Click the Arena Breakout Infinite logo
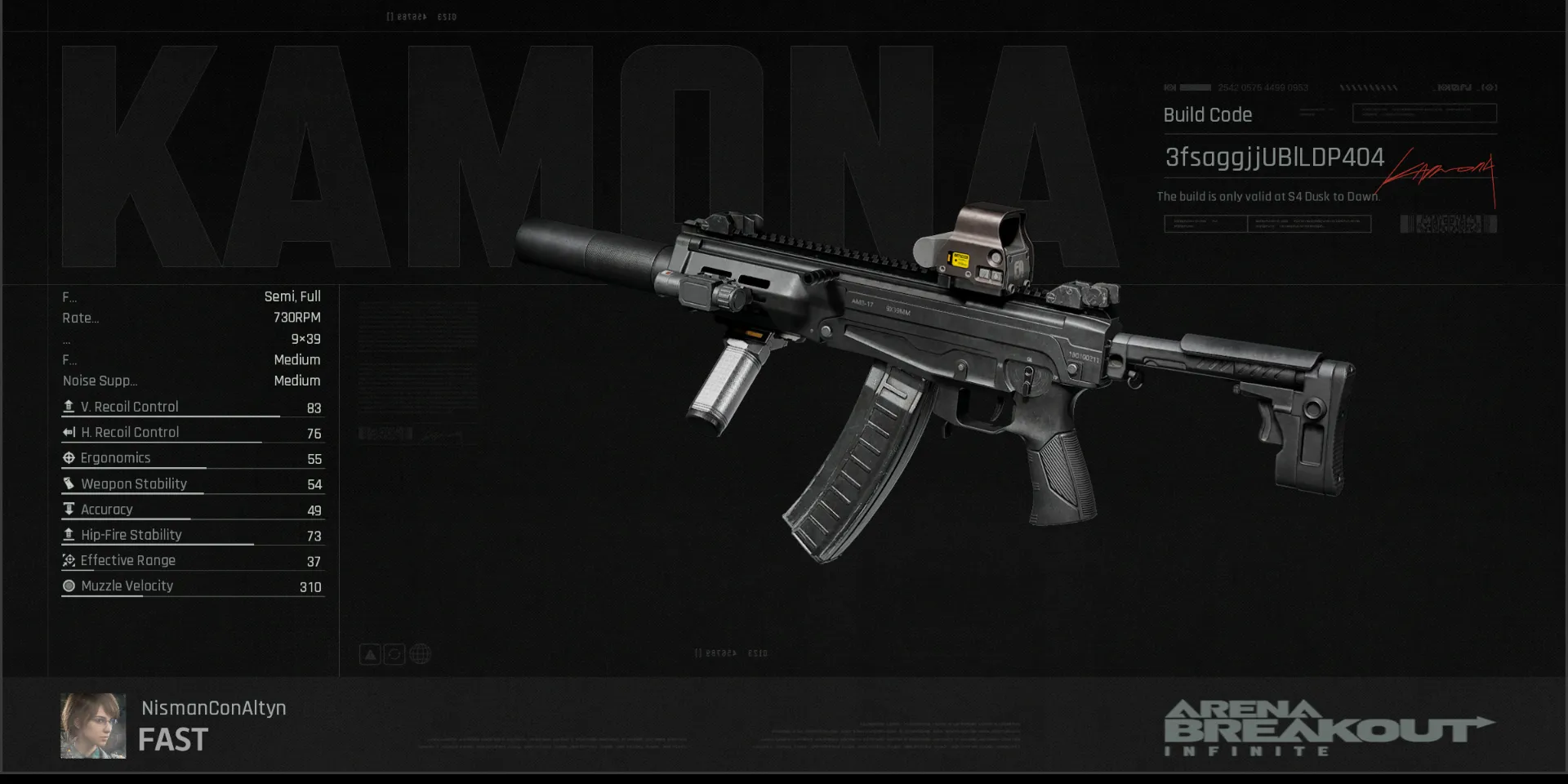 (1328, 728)
